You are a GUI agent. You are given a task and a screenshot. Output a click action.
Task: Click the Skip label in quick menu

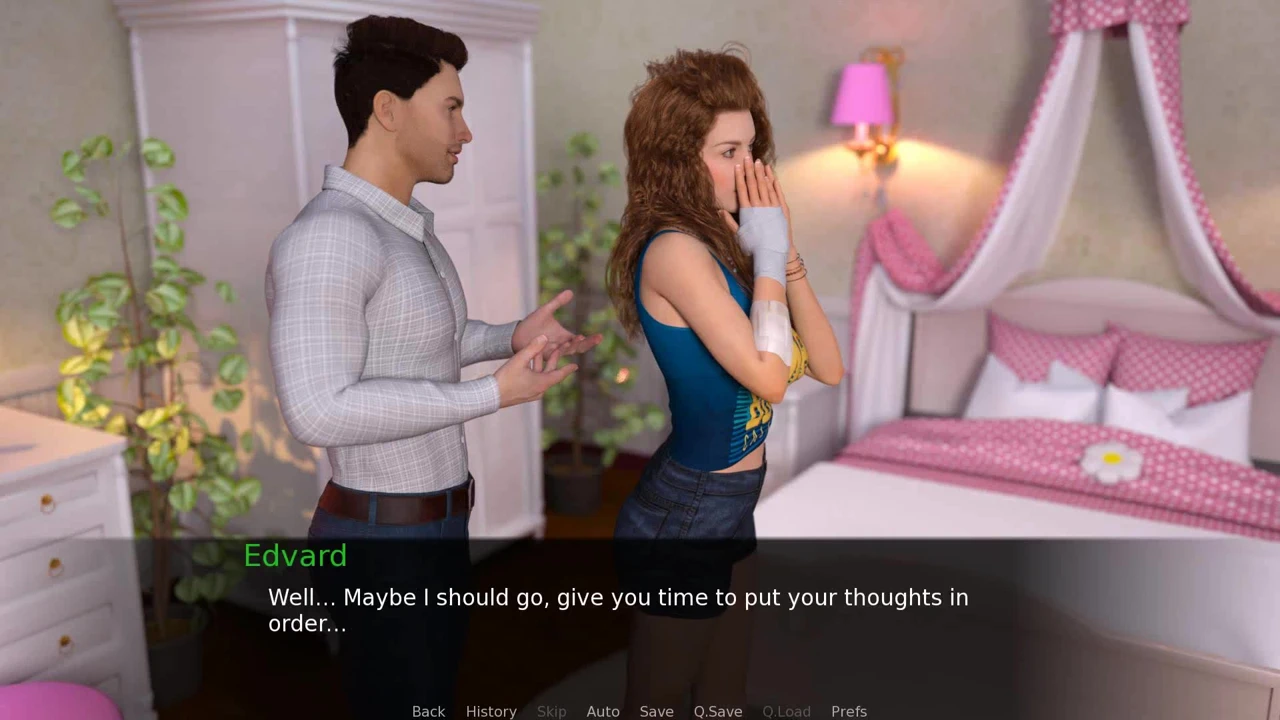pos(551,711)
